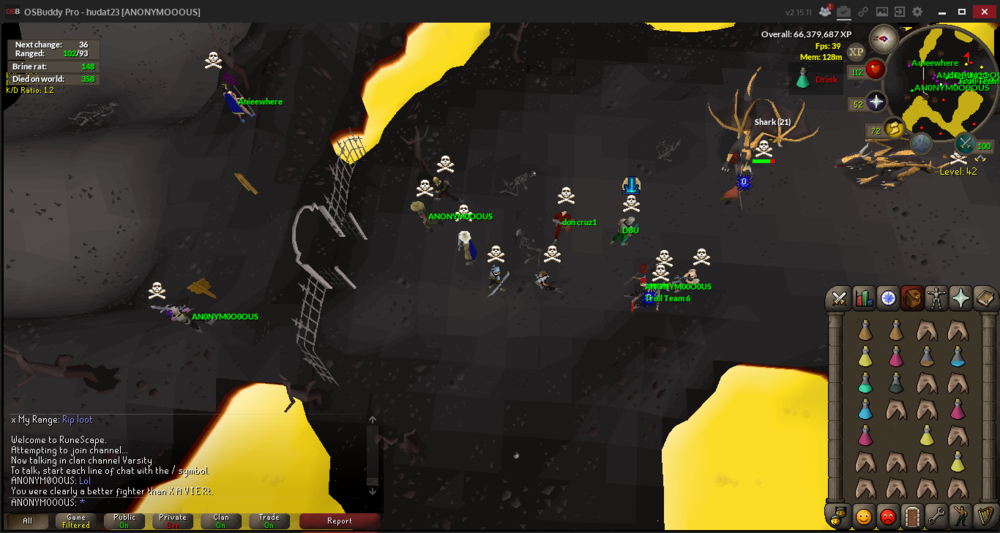Open the Emotes tab
The height and width of the screenshot is (533, 1000).
960,516
